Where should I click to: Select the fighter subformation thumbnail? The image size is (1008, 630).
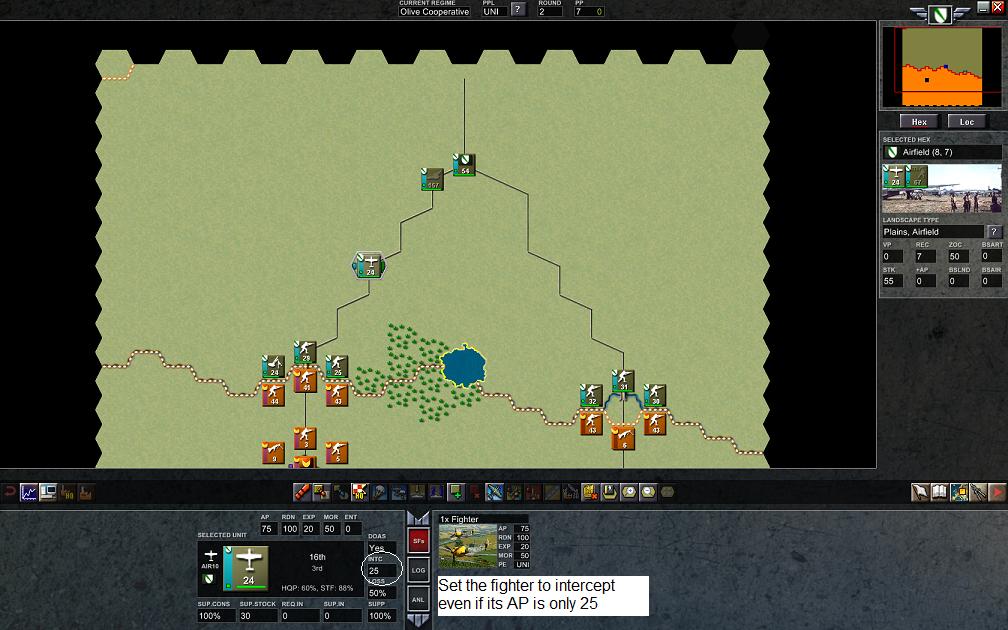coord(469,545)
